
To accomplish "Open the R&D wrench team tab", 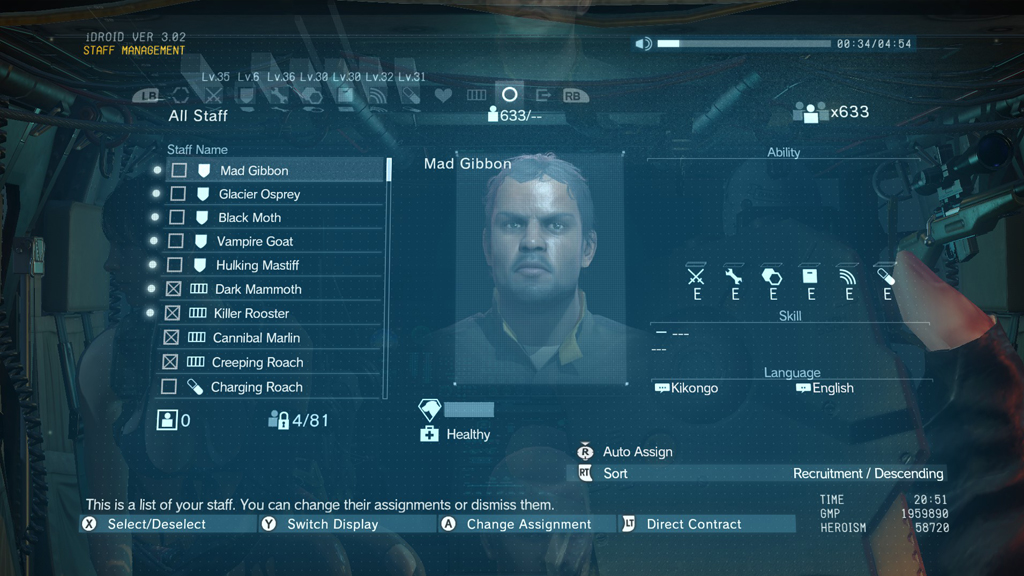I will coord(279,96).
